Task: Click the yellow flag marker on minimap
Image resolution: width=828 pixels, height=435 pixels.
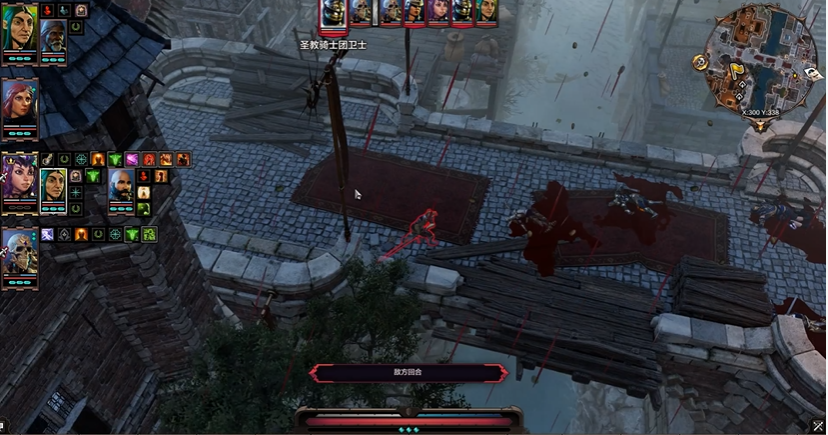Action: point(737,70)
